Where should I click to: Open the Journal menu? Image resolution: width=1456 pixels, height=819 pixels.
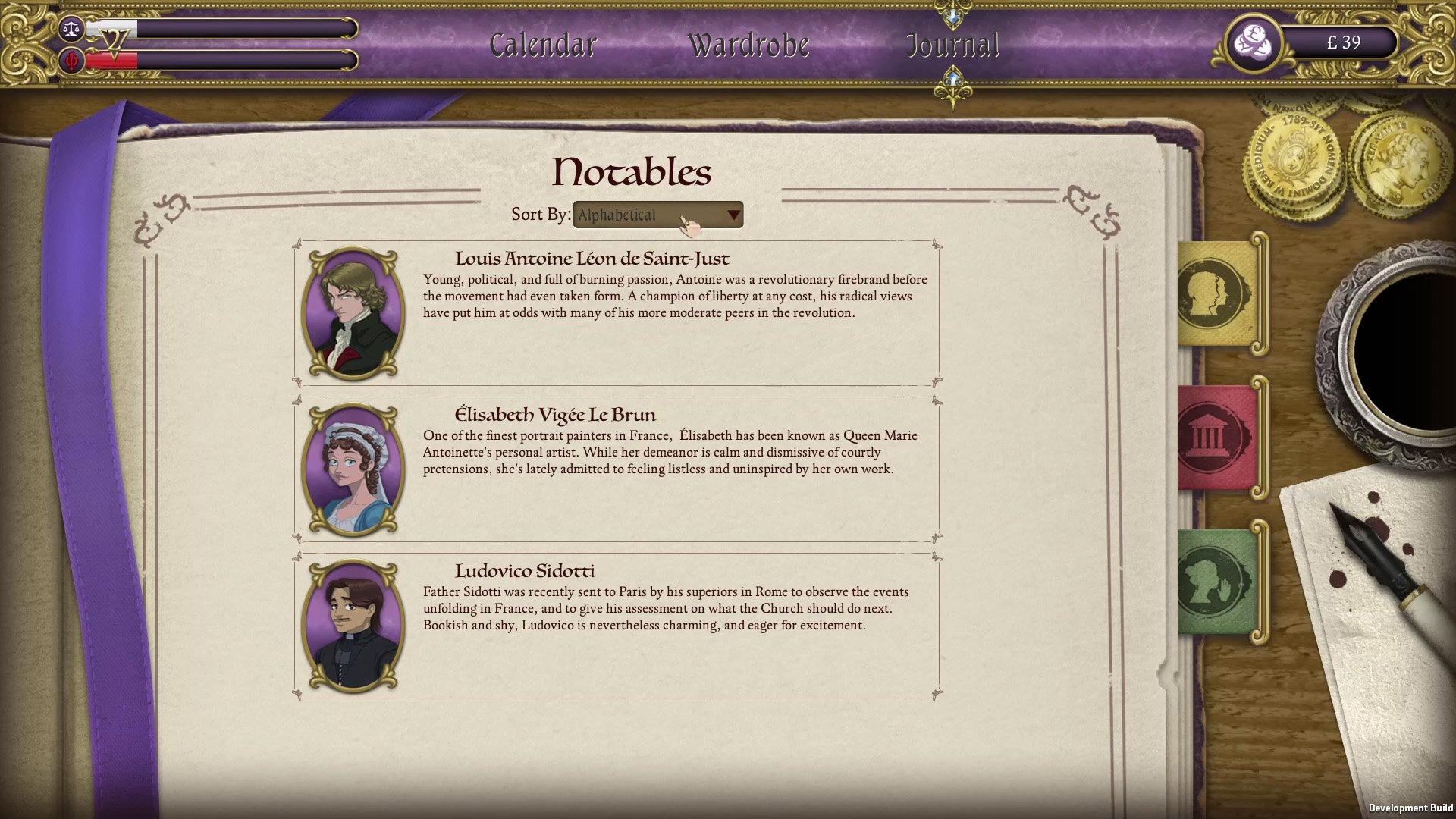tap(953, 43)
